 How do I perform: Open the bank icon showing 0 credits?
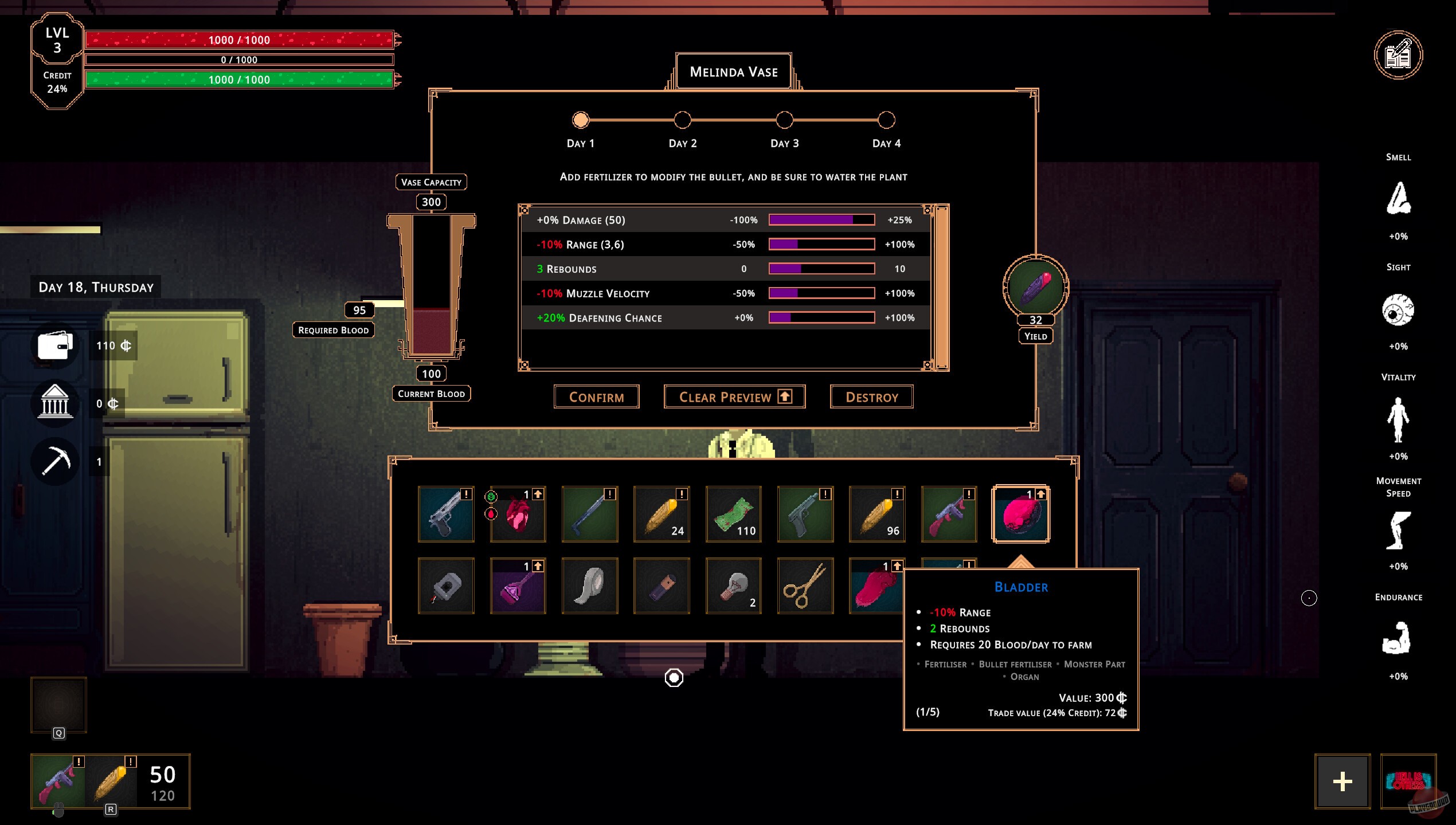(x=54, y=403)
